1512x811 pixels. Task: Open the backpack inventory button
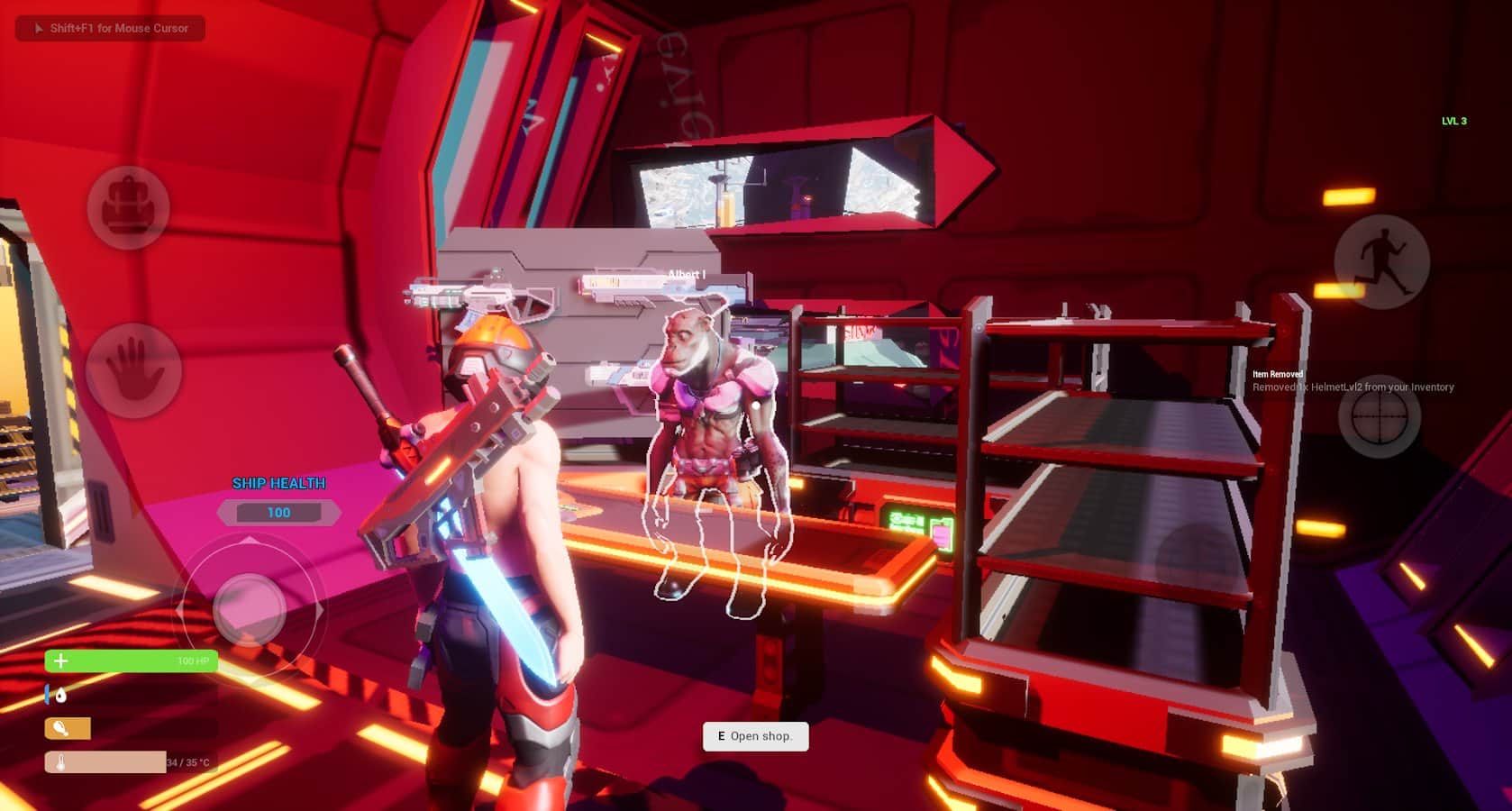tap(128, 208)
